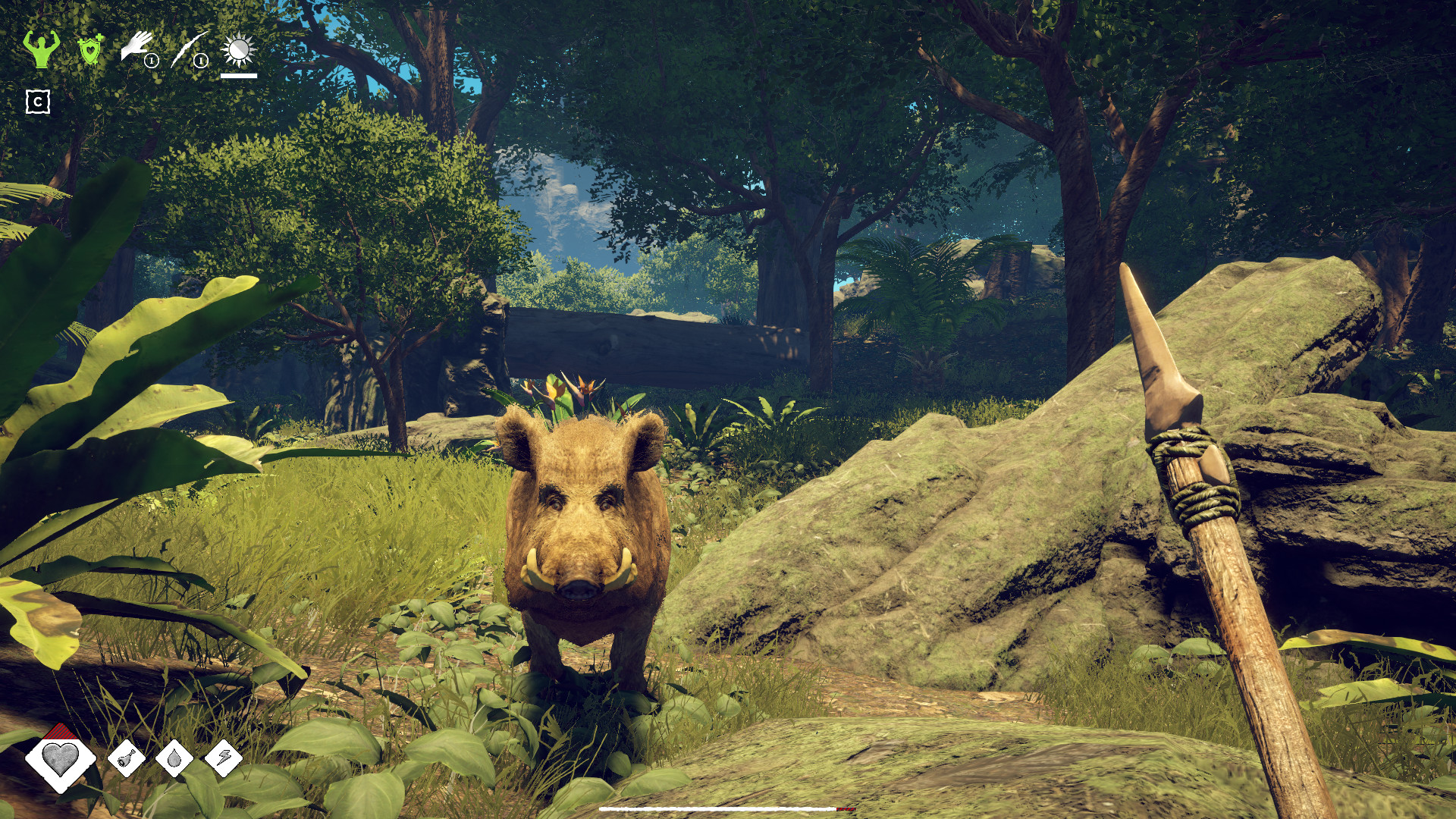Click the sun time-of-day icon
Screen dimensions: 1456x819
(x=238, y=51)
